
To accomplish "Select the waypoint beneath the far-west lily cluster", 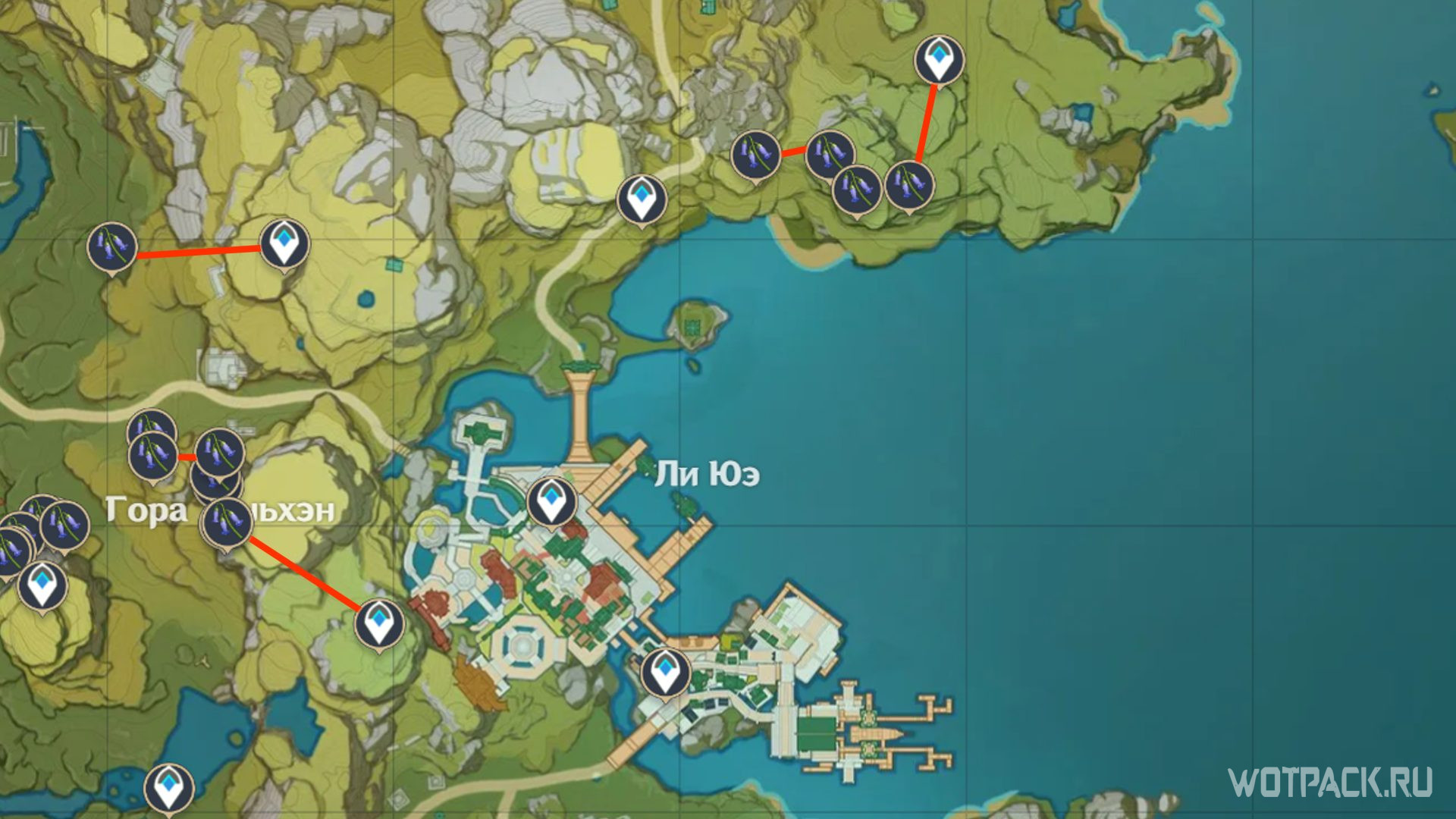I will (x=42, y=585).
